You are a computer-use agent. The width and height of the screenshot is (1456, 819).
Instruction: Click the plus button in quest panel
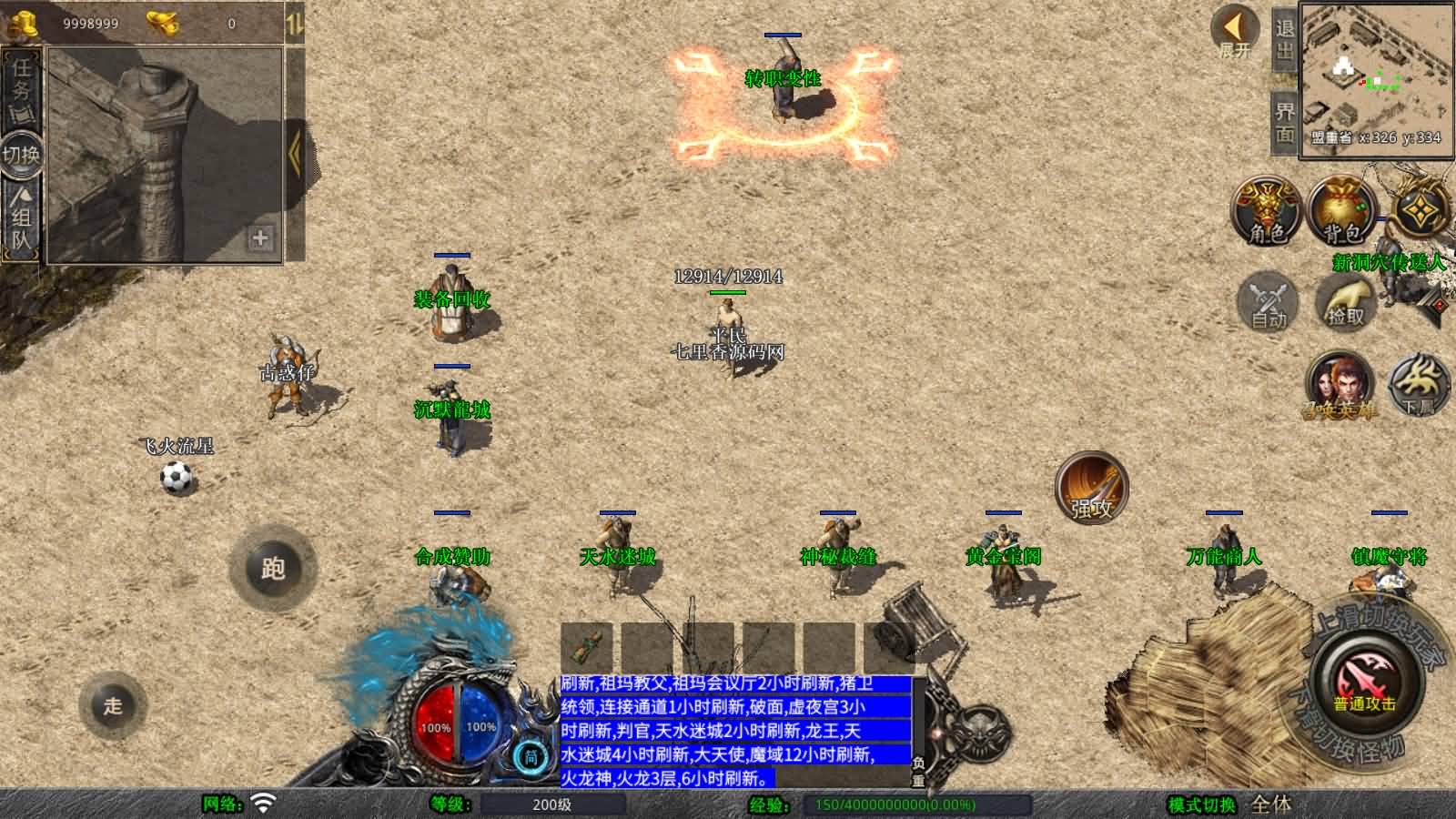(260, 238)
